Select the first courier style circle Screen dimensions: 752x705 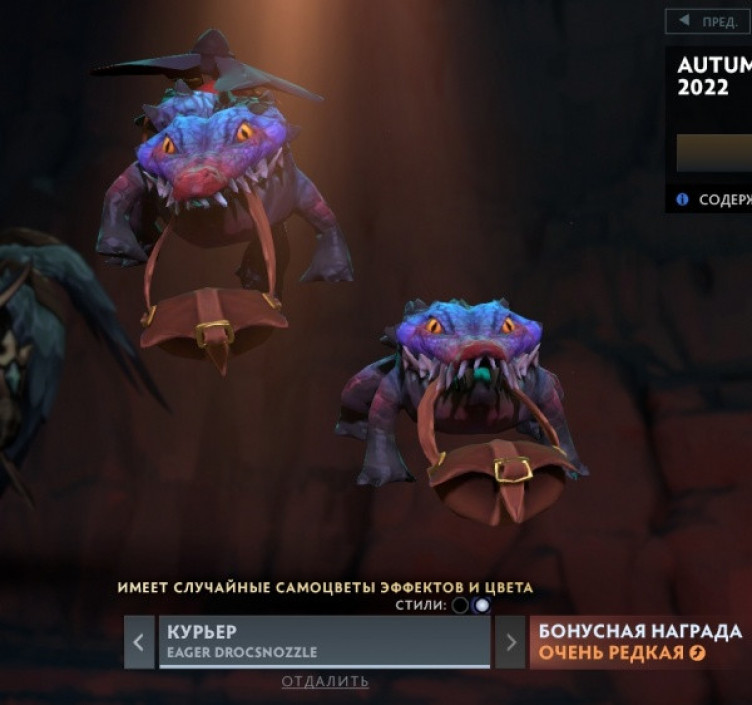[460, 605]
